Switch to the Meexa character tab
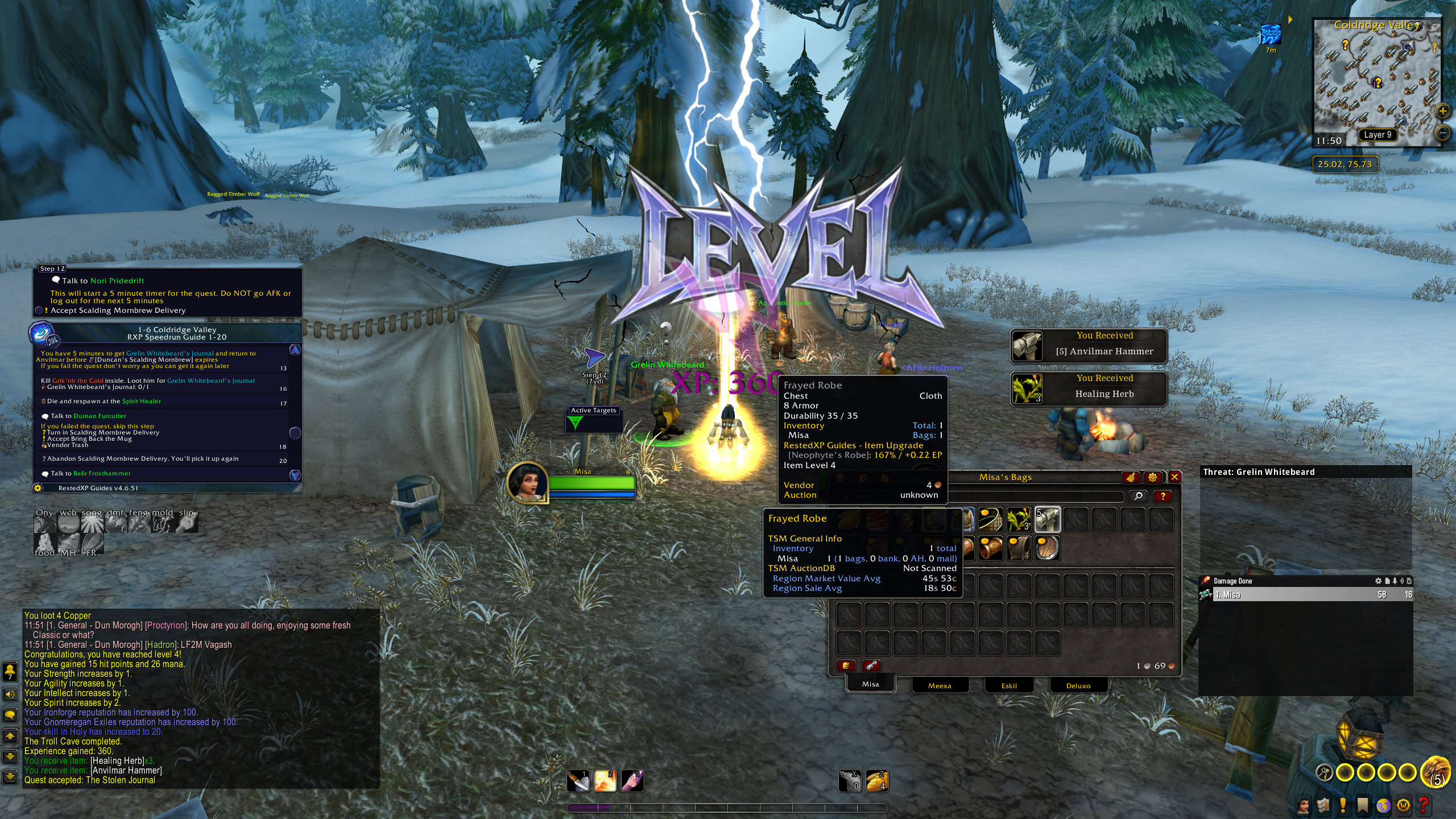1456x819 pixels. [939, 685]
